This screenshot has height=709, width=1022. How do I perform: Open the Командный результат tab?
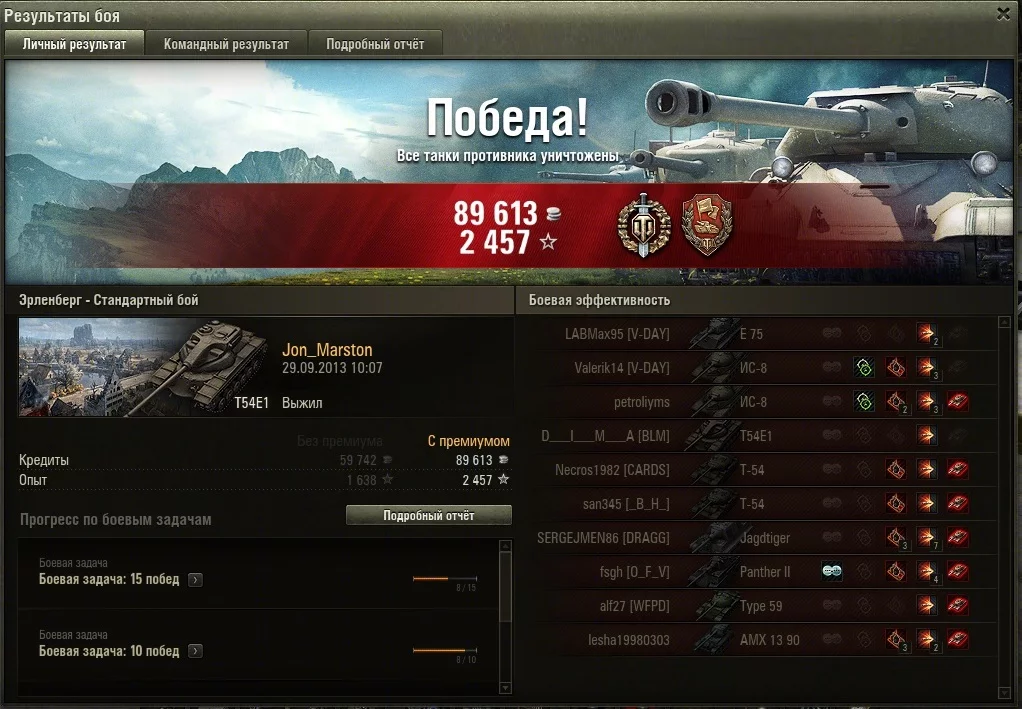pyautogui.click(x=226, y=44)
